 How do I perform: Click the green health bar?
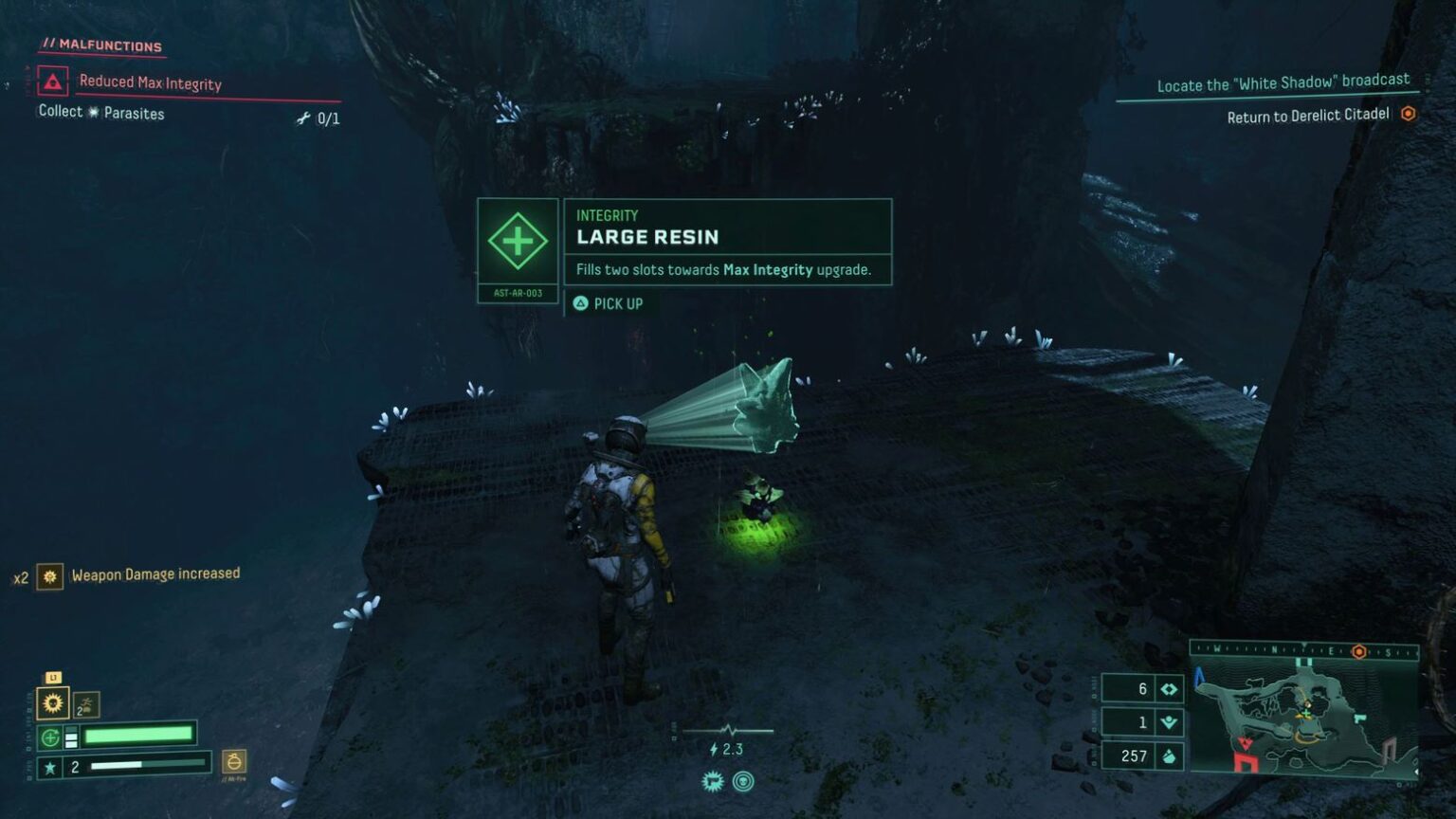click(137, 736)
